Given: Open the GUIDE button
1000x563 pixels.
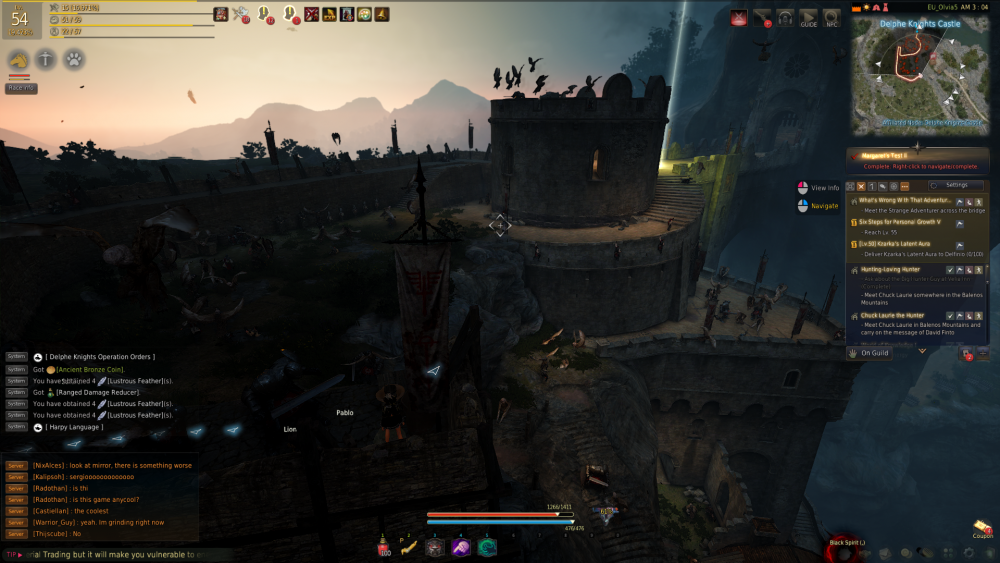Looking at the screenshot, I should tap(808, 17).
